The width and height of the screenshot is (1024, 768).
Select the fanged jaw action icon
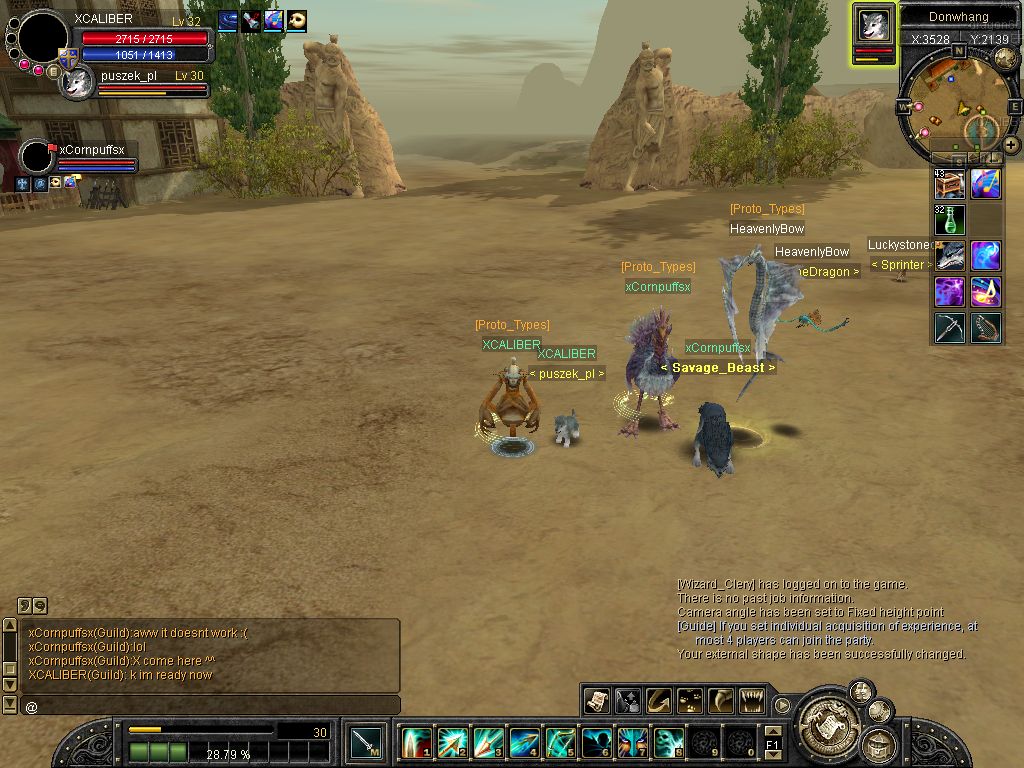751,701
